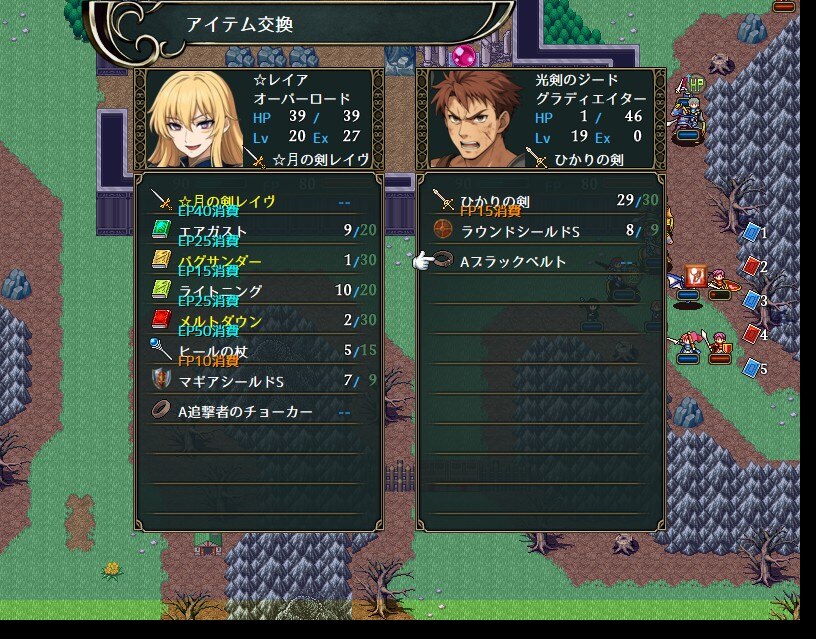Click Leia's blonde character portrait

point(193,120)
